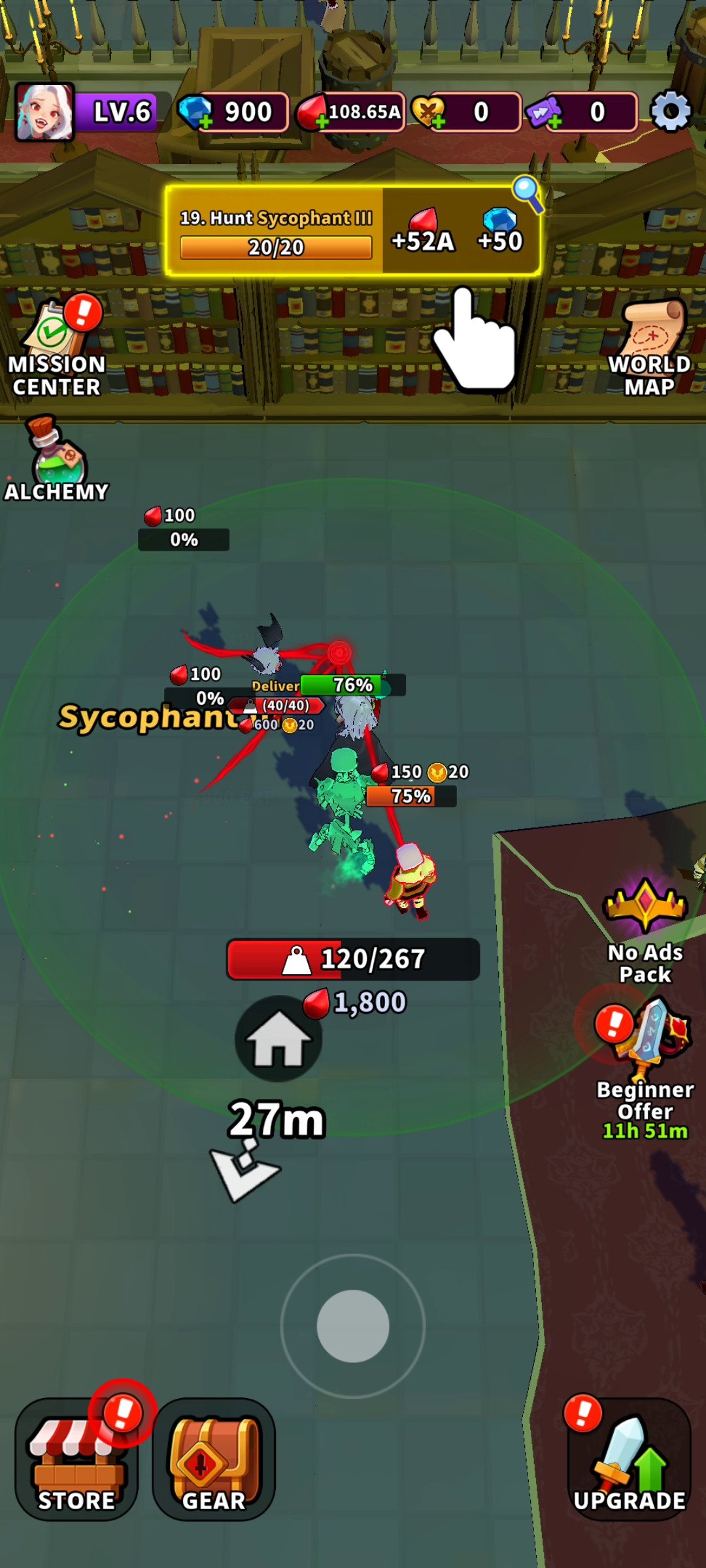706x1568 pixels.
Task: Open the settings gear
Action: click(671, 112)
